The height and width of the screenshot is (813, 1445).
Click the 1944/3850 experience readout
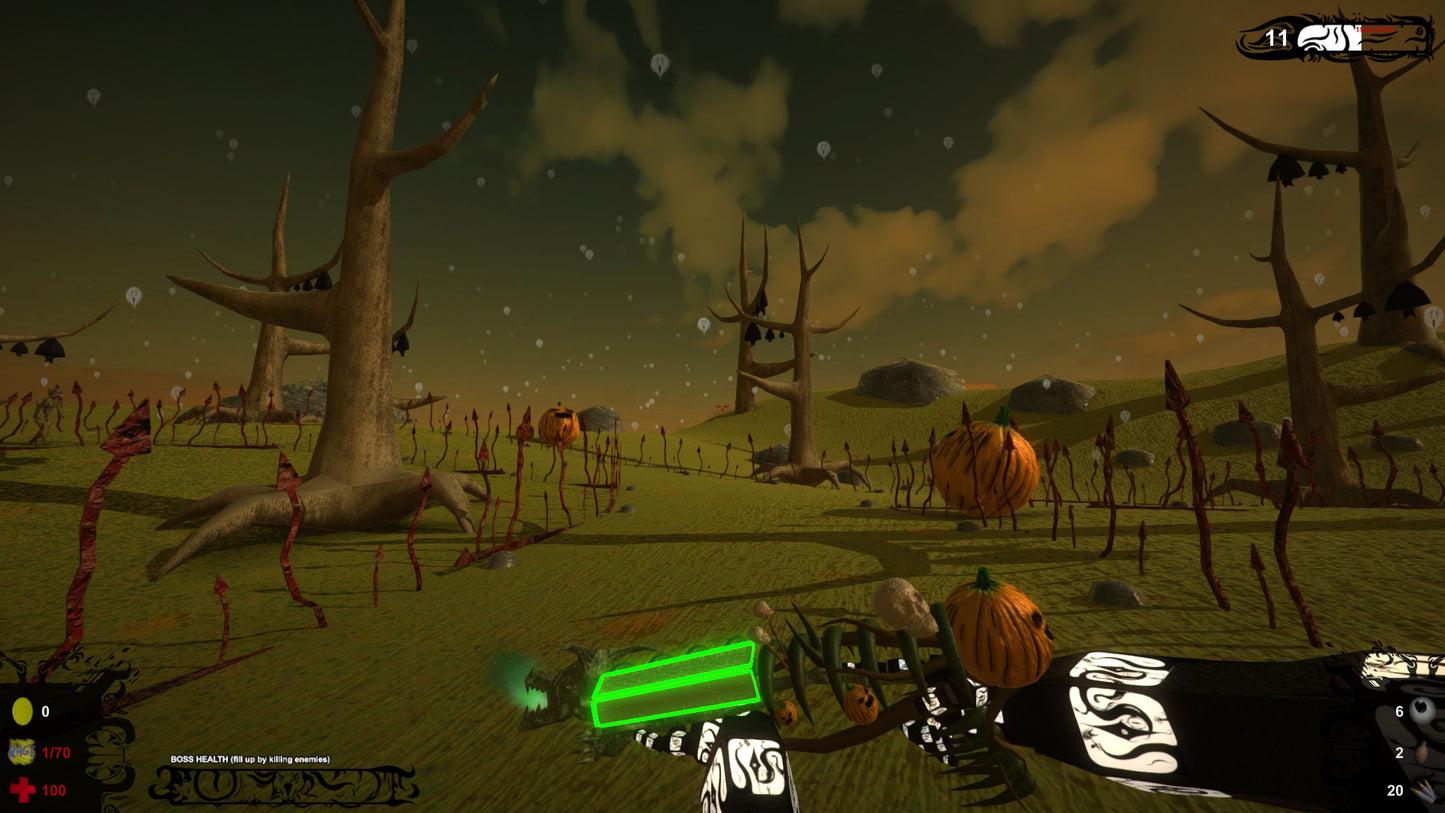click(x=1375, y=29)
